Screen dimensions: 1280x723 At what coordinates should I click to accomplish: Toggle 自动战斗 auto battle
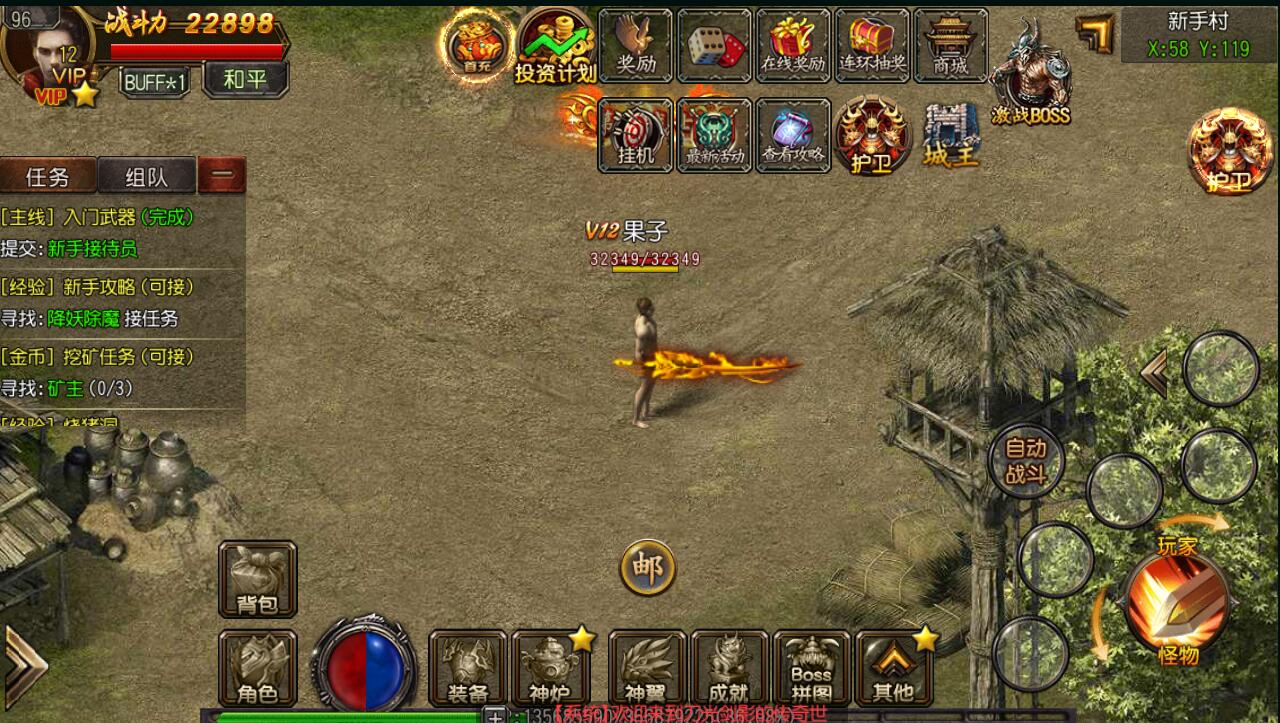[1025, 461]
